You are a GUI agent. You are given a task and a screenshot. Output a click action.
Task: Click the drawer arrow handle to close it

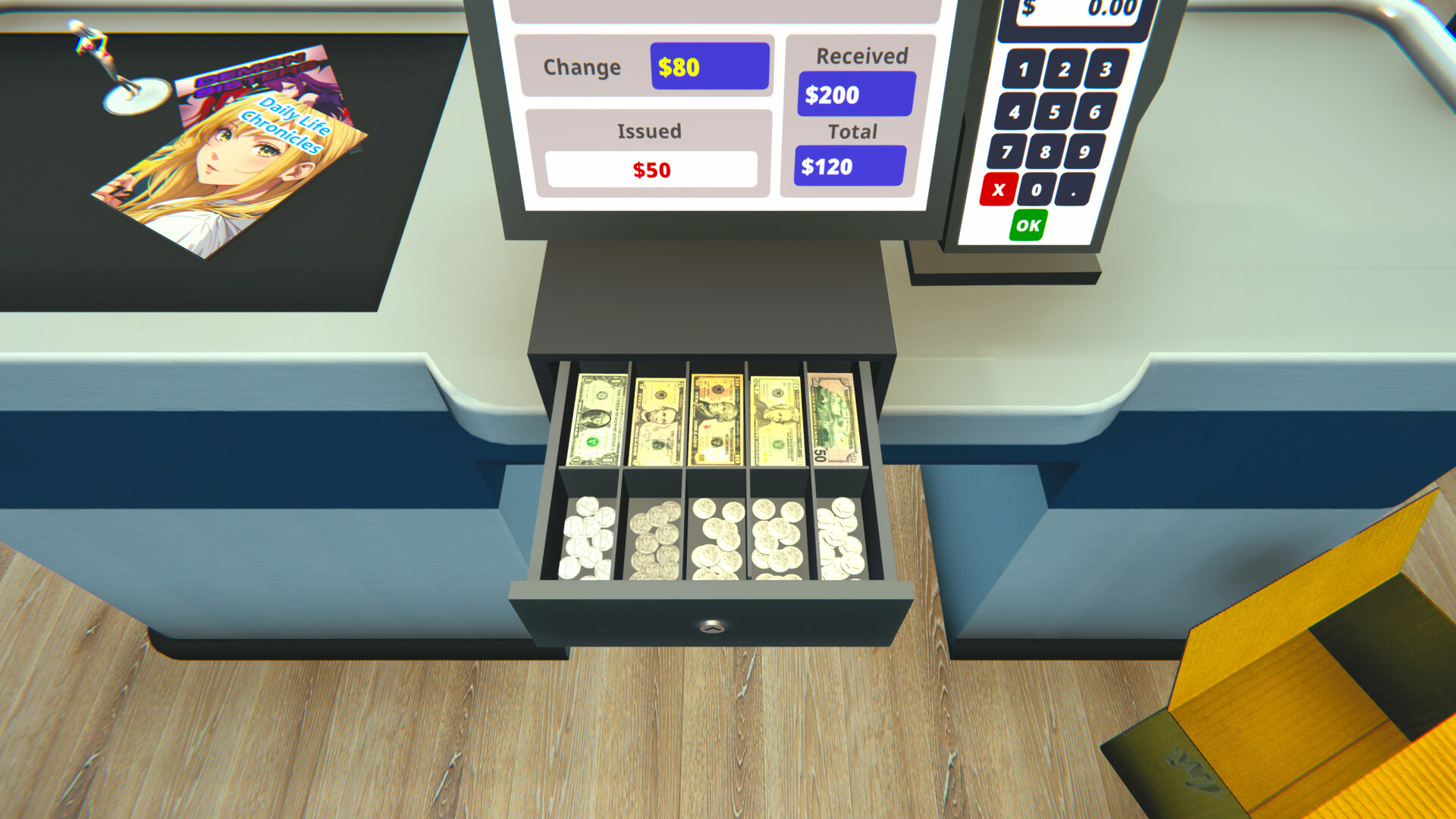(711, 626)
